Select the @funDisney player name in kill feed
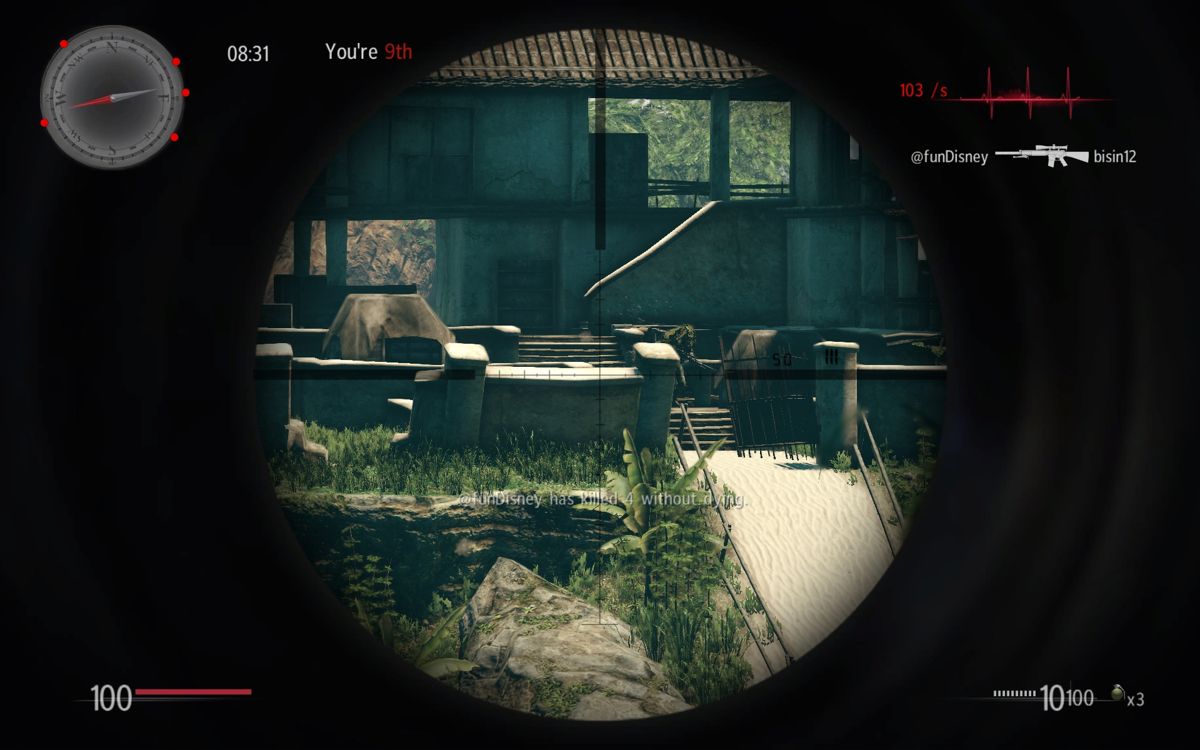This screenshot has height=750, width=1200. click(949, 157)
